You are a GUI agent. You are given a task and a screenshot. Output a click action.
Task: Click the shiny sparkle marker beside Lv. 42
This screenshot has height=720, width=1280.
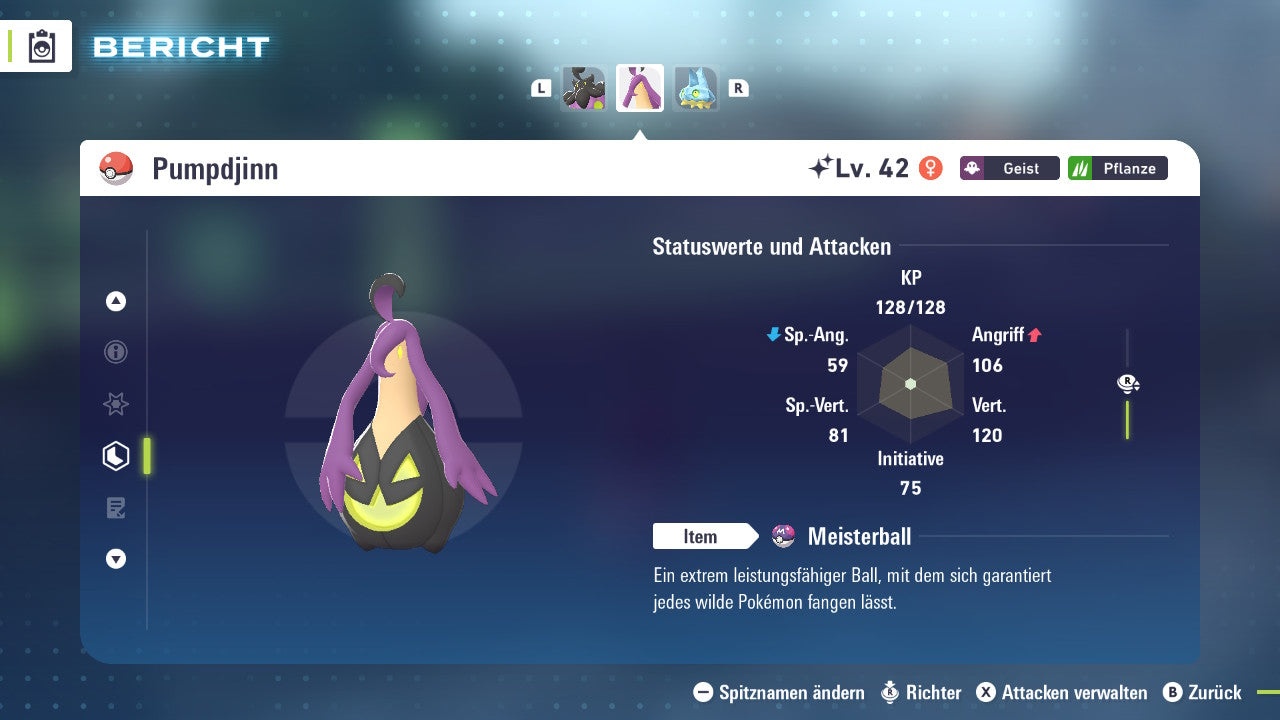(x=822, y=166)
